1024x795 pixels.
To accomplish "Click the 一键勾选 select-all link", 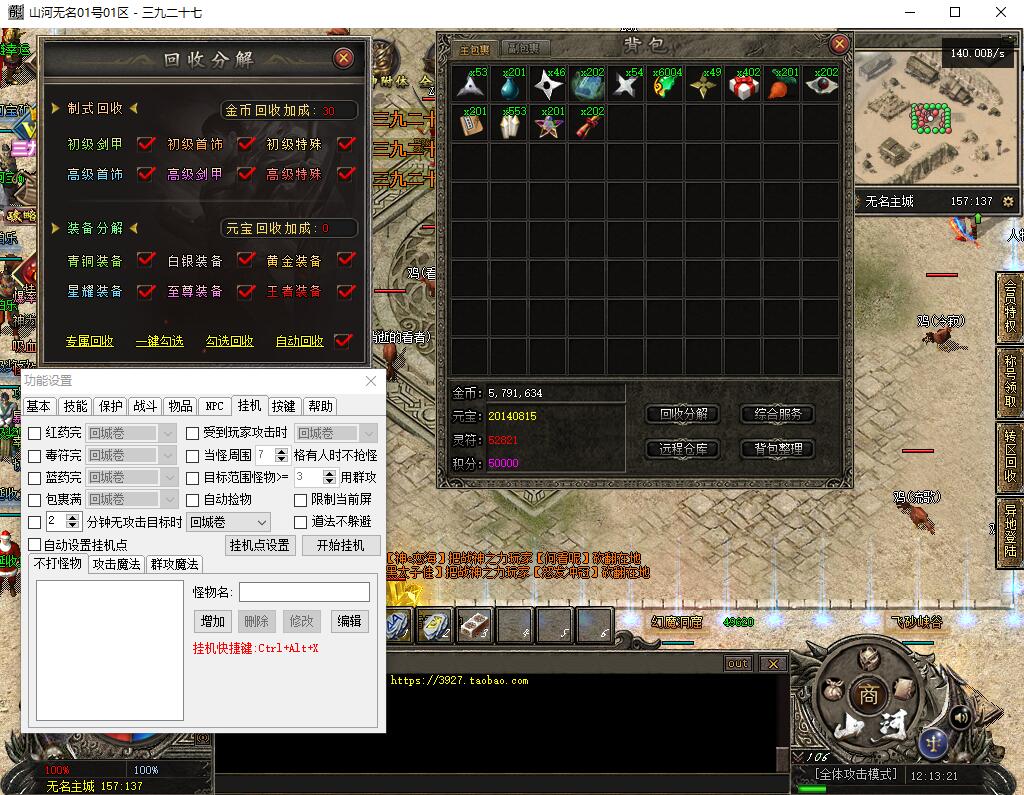I will (x=160, y=341).
